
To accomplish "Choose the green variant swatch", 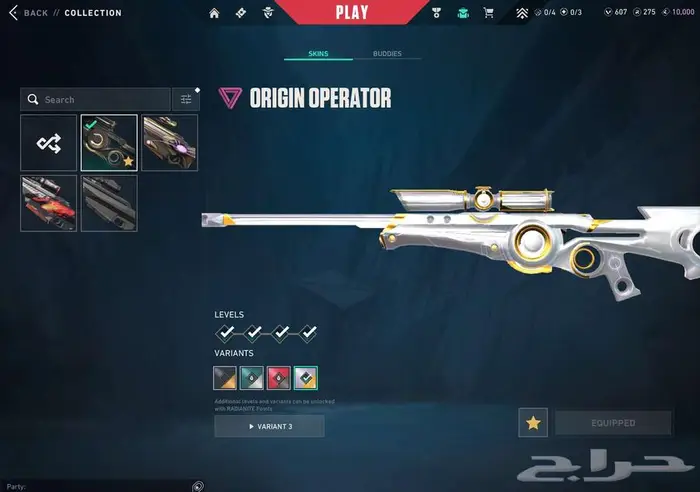I will click(x=252, y=378).
